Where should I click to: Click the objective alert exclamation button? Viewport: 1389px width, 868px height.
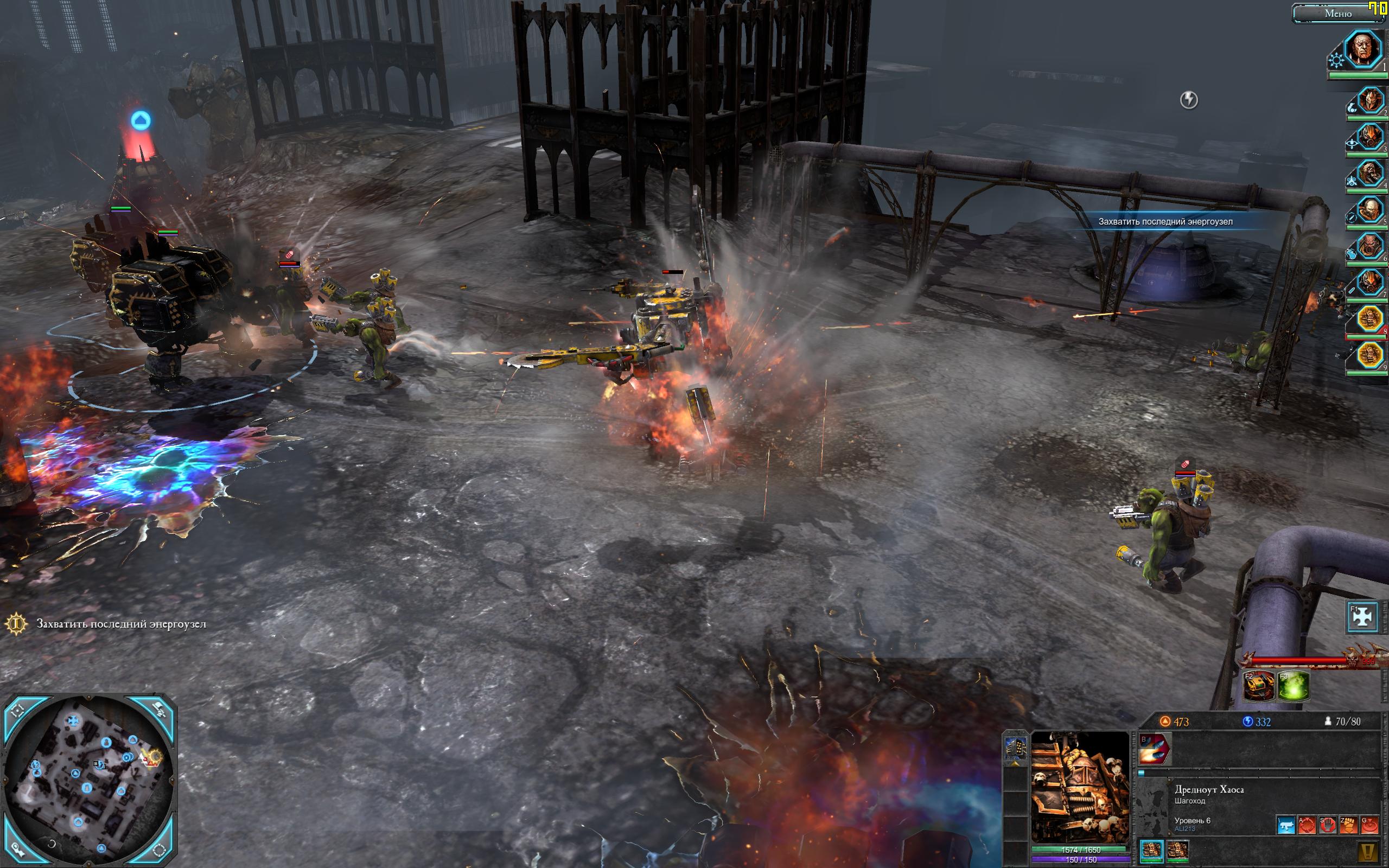1368,851
